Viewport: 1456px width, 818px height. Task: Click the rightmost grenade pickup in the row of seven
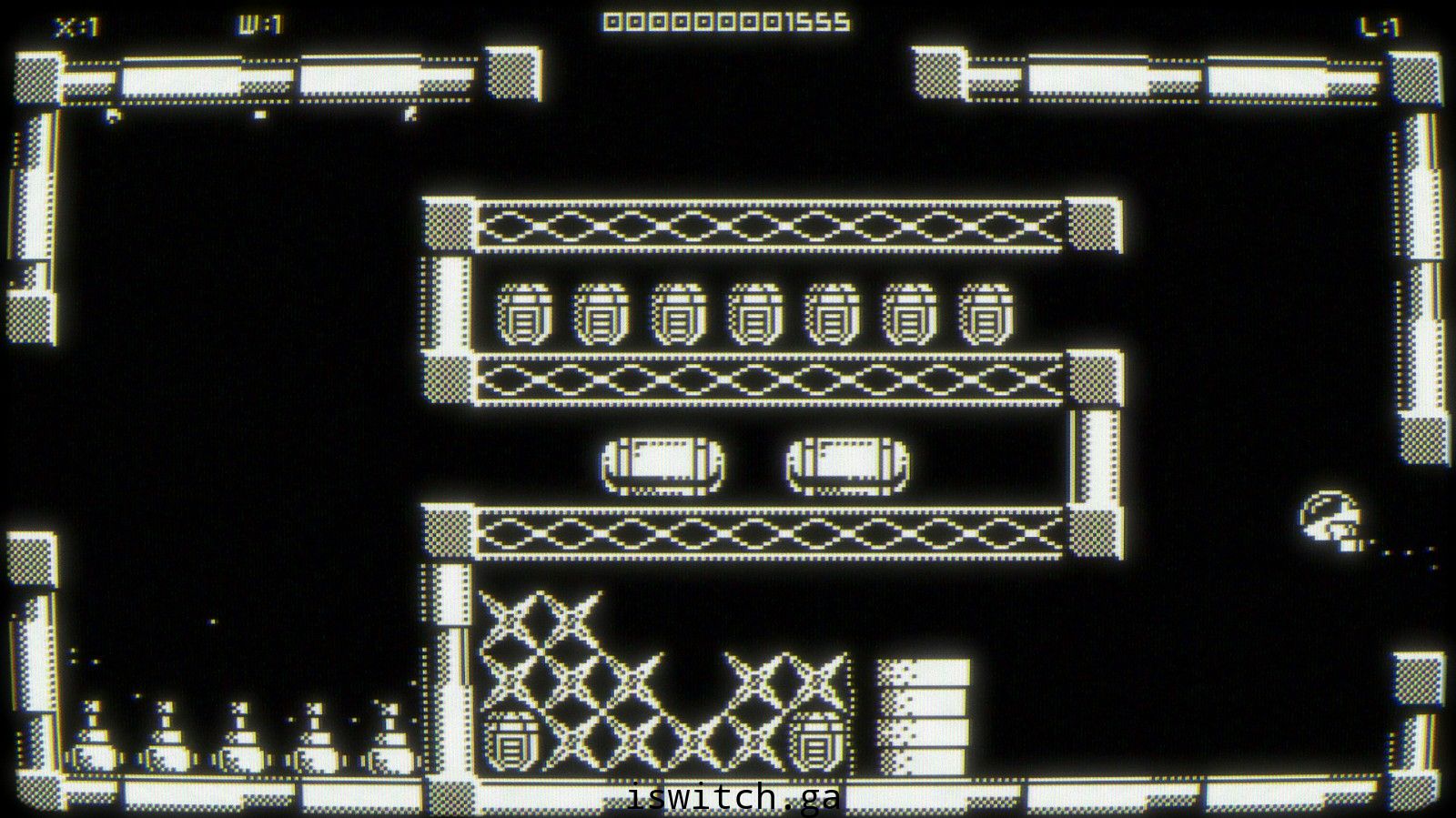(x=986, y=314)
